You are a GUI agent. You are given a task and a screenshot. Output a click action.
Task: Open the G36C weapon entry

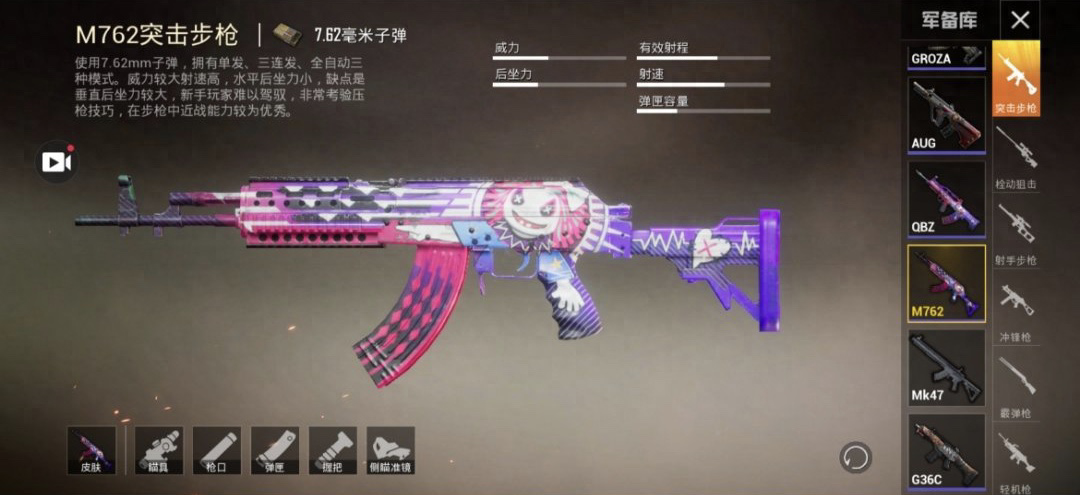[946, 452]
